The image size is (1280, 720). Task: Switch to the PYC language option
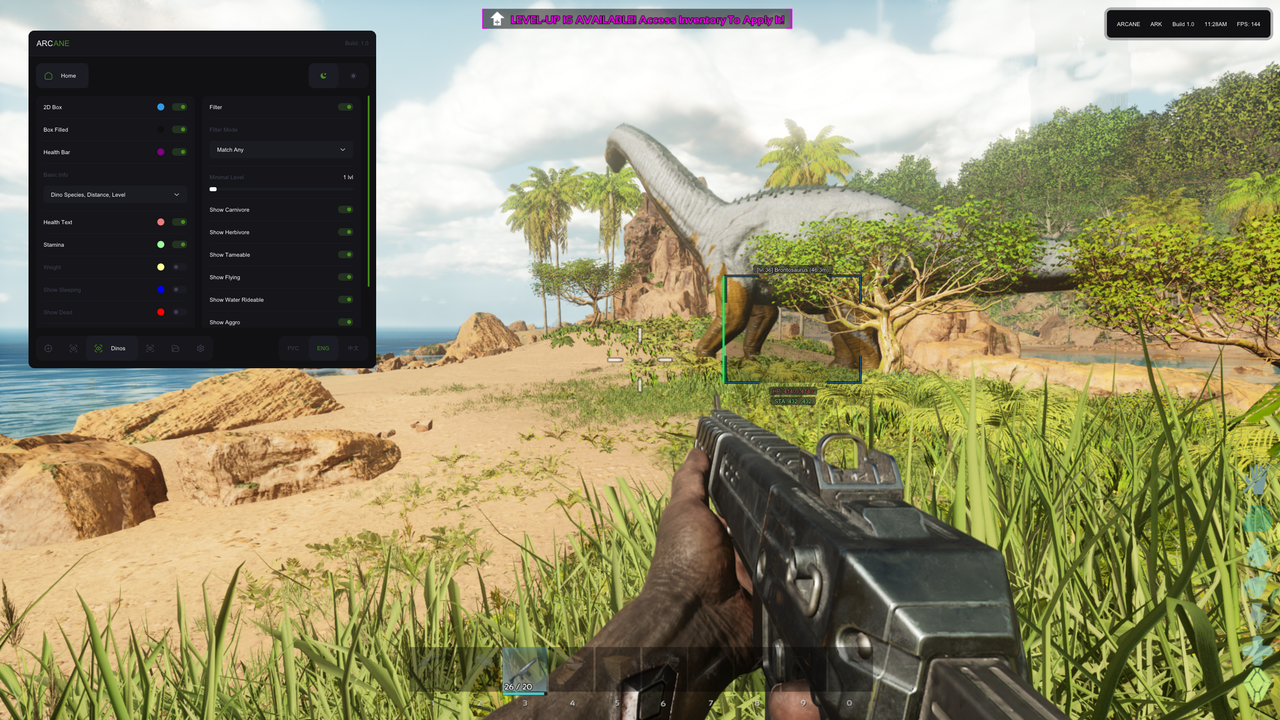pos(293,348)
